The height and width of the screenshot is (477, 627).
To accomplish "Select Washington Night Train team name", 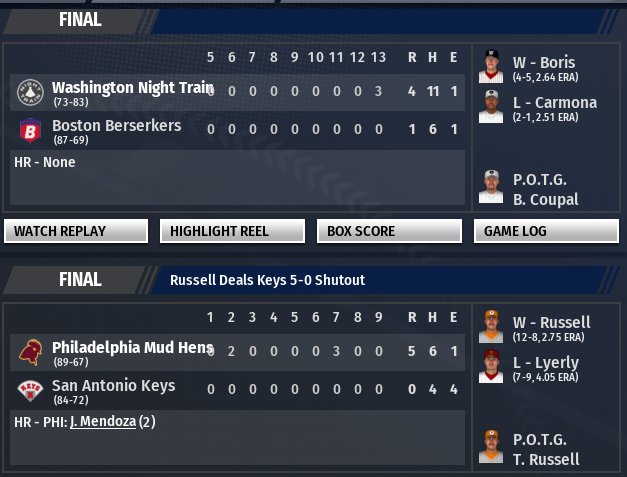I will (x=132, y=88).
